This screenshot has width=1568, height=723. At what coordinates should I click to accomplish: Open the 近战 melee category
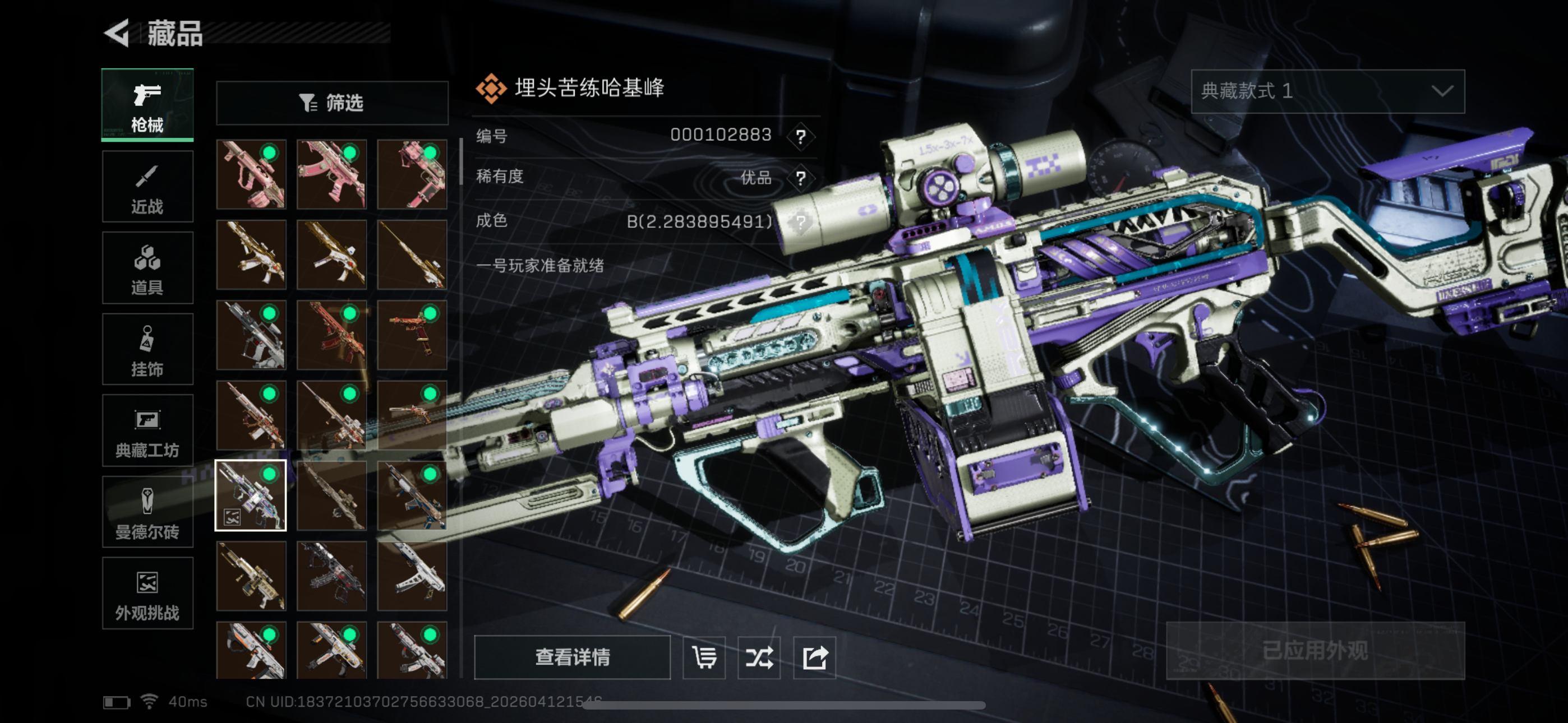(147, 187)
